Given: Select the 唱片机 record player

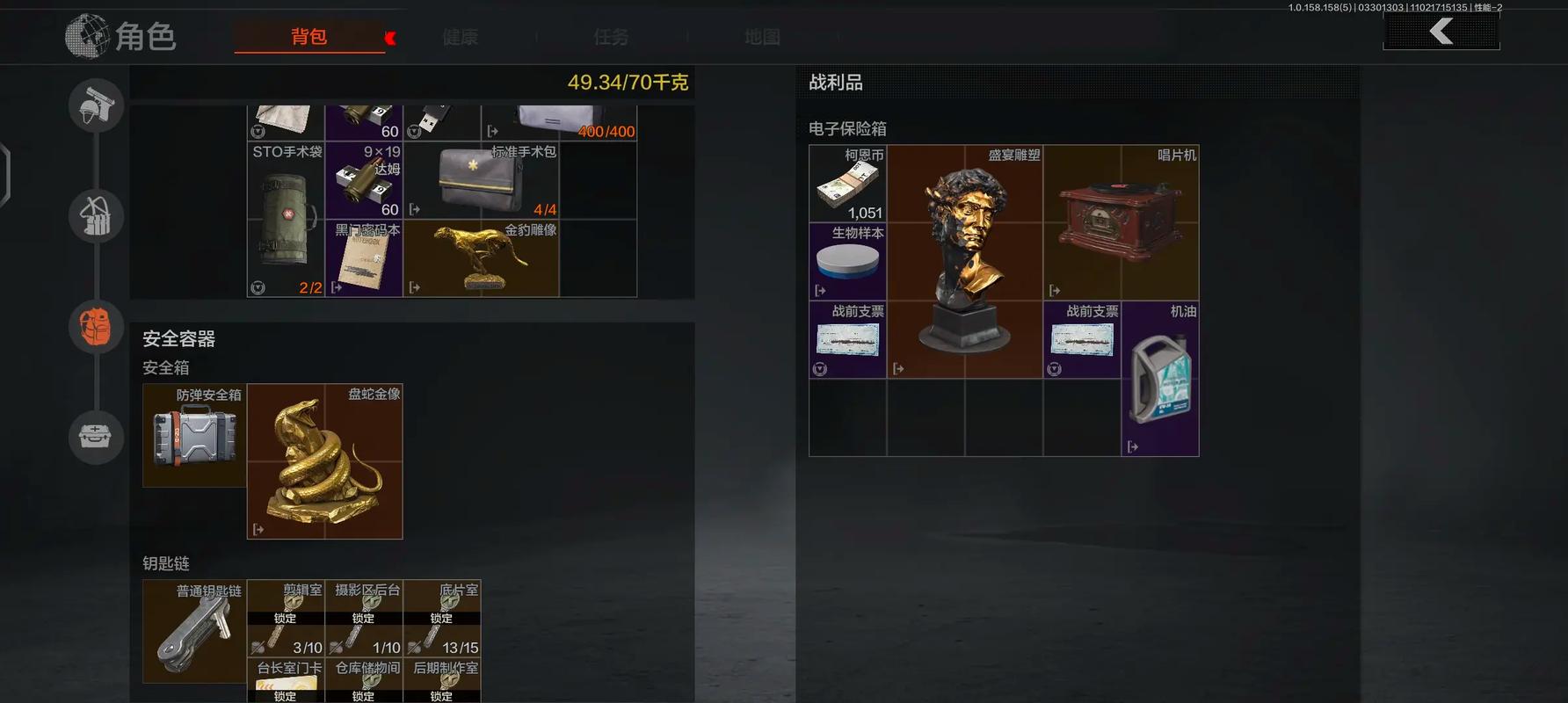Looking at the screenshot, I should coord(1121,222).
